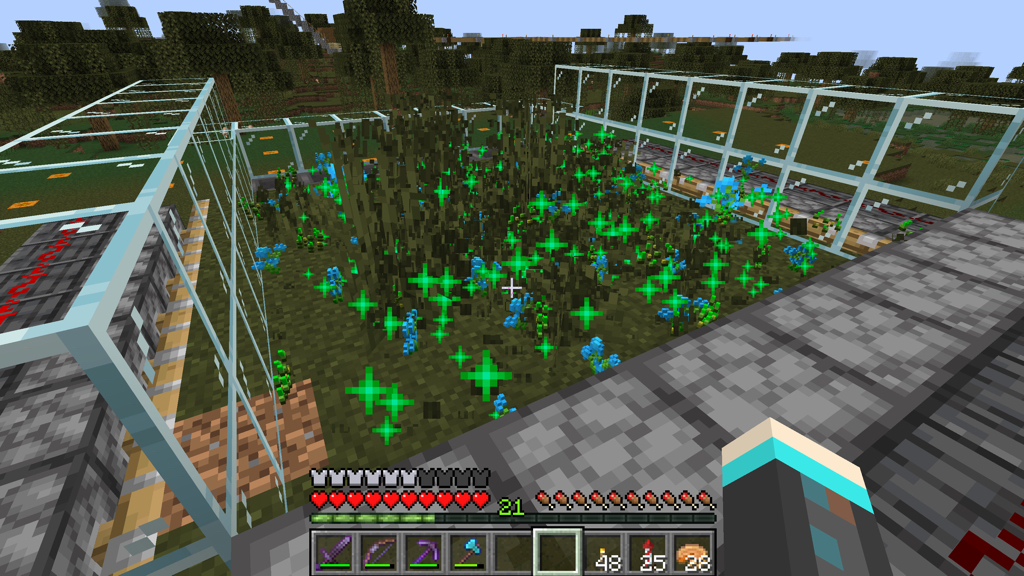Viewport: 1024px width, 576px height.
Task: Select the enchanted sword hotbar slot
Action: pyautogui.click(x=333, y=551)
